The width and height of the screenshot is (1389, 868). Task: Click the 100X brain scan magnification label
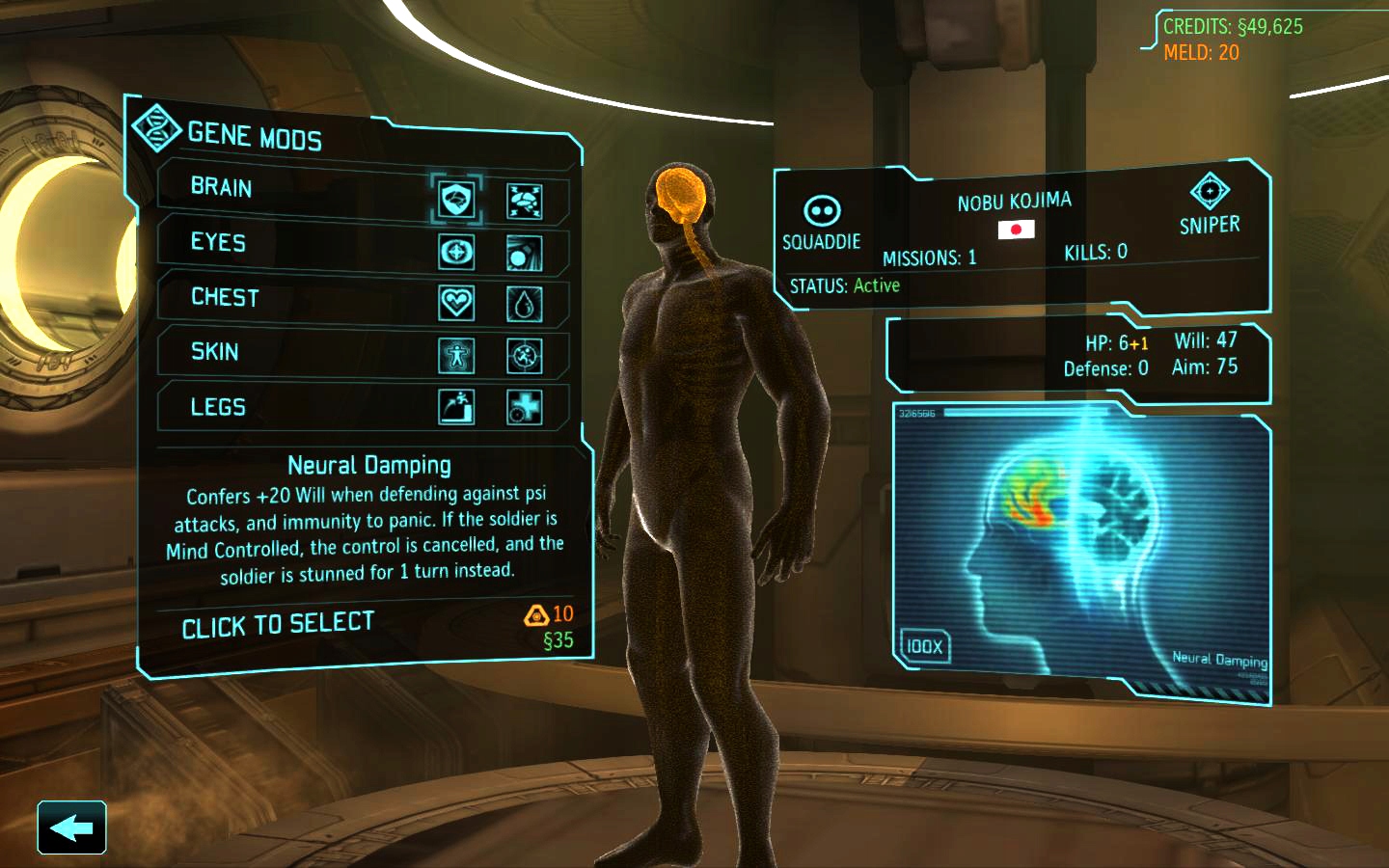[x=923, y=646]
